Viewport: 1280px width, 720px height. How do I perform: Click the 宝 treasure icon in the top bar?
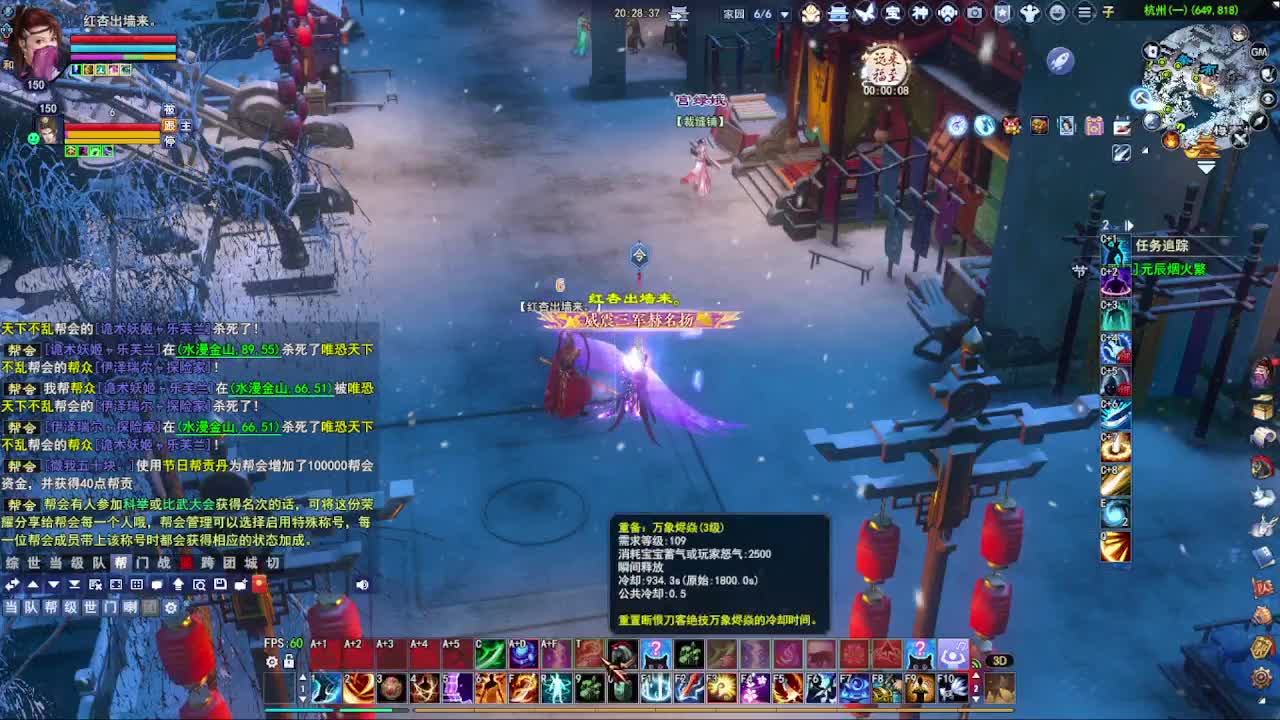892,13
